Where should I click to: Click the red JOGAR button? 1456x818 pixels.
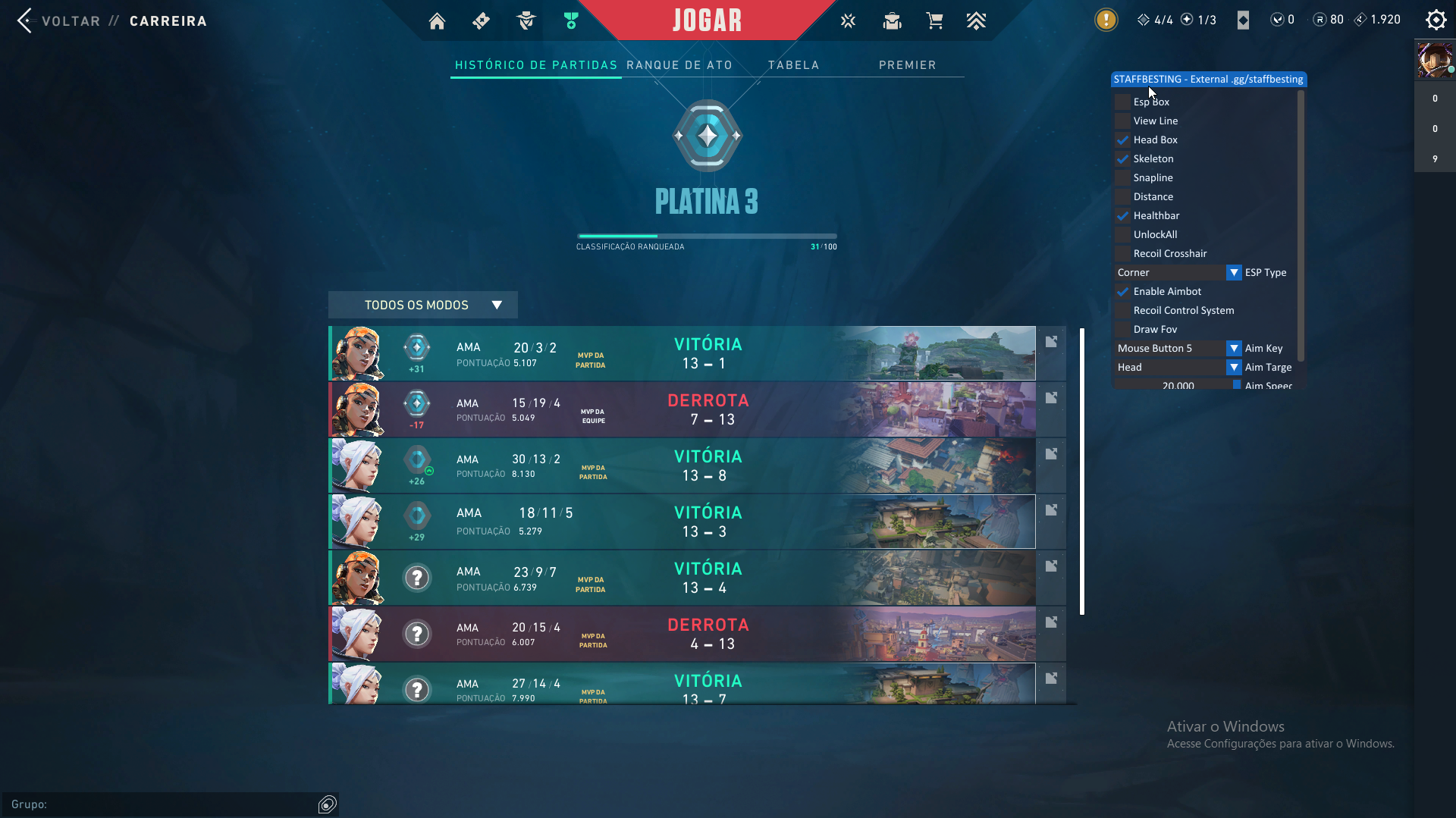coord(707,20)
